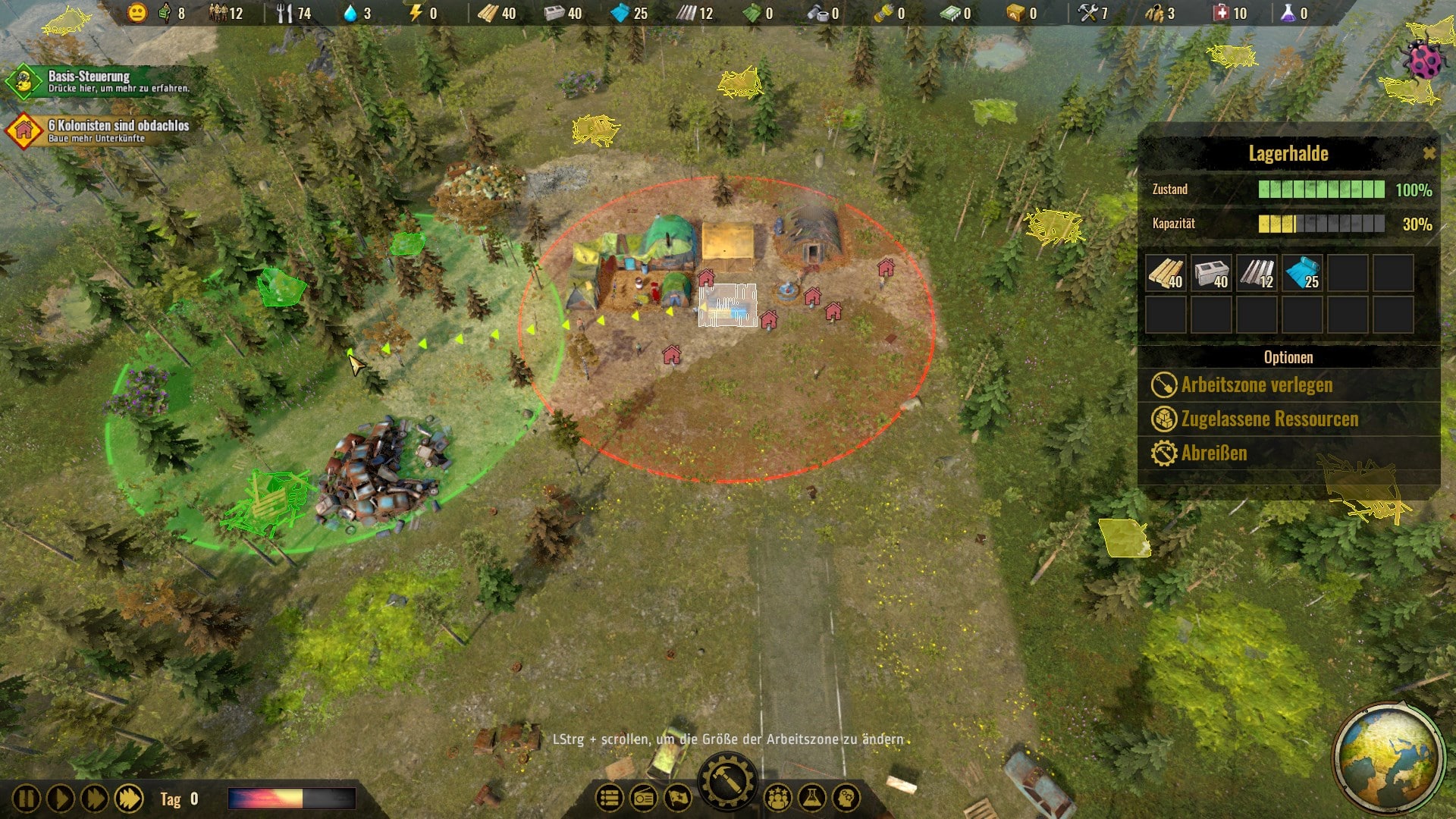
Task: Select Abreißen to demolish the storage
Action: click(1213, 453)
